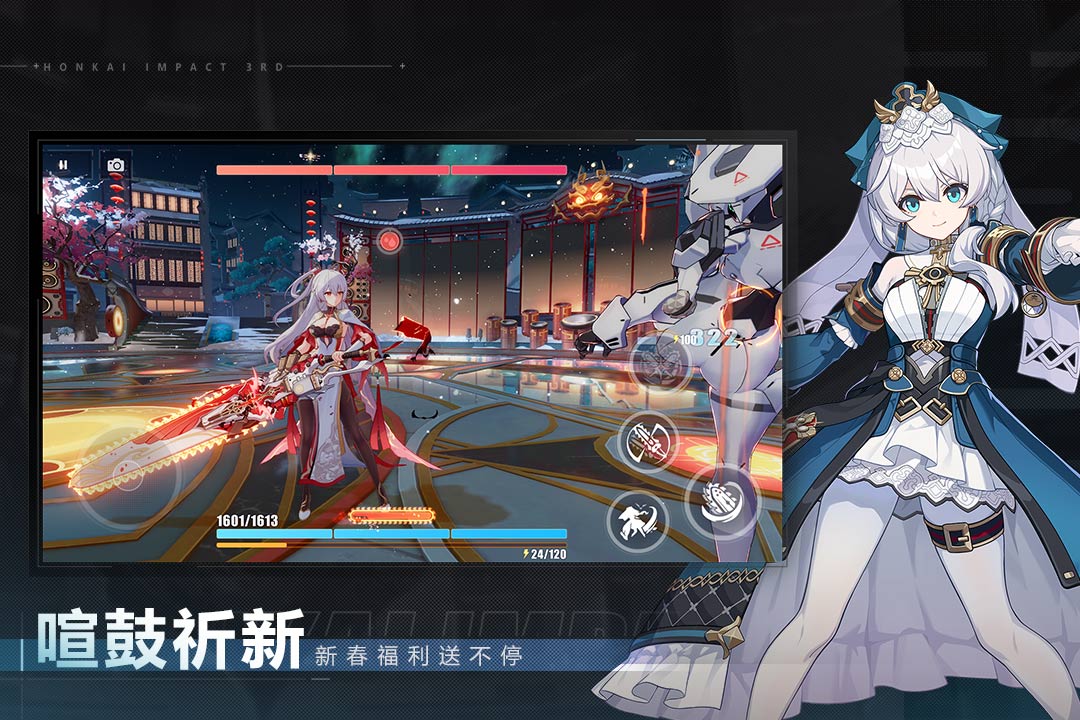Trigger the crossed chainsaw weapon skill
This screenshot has width=1080, height=720.
[648, 440]
